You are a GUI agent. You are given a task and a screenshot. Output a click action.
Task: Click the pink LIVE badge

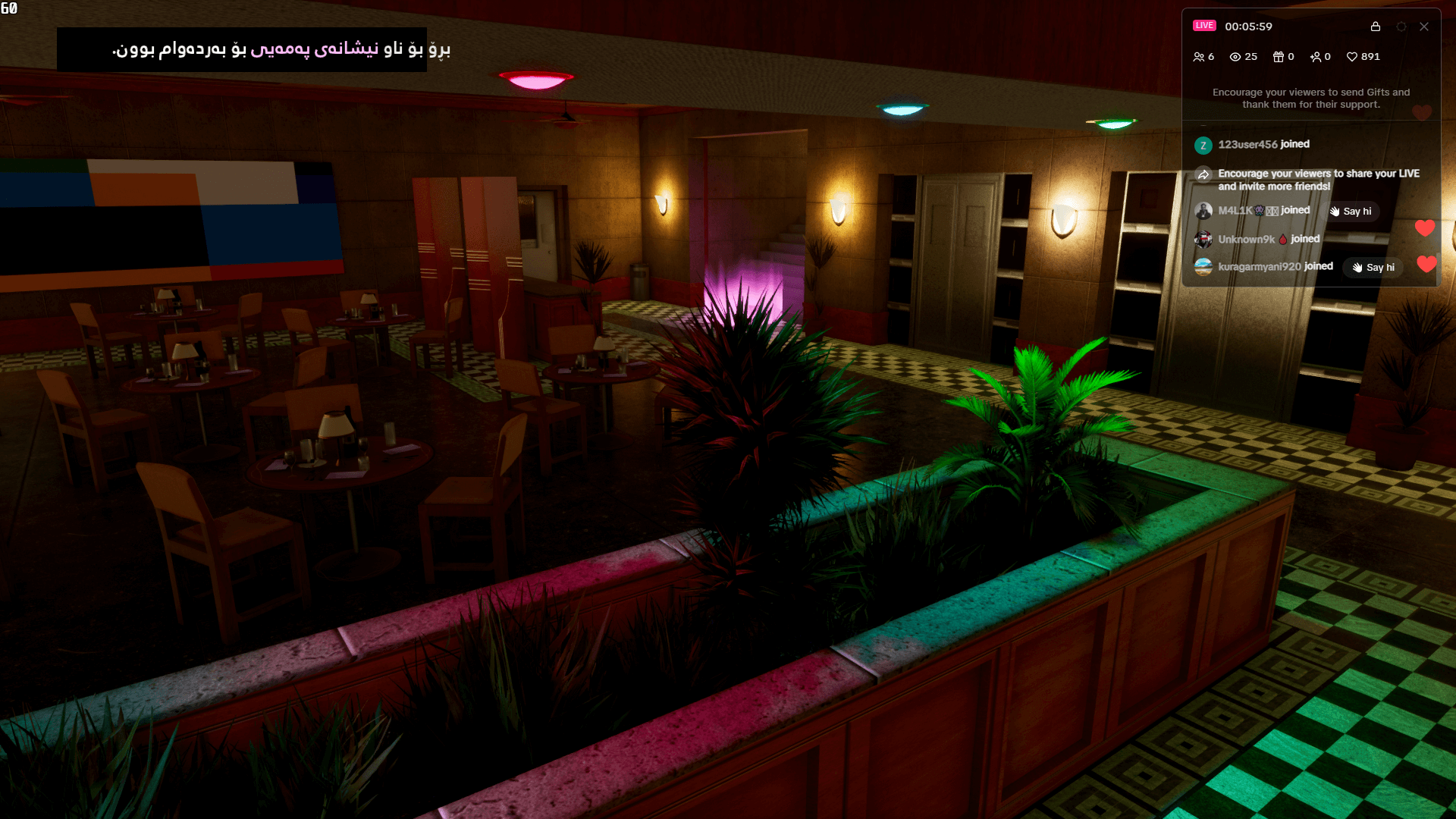click(x=1205, y=25)
